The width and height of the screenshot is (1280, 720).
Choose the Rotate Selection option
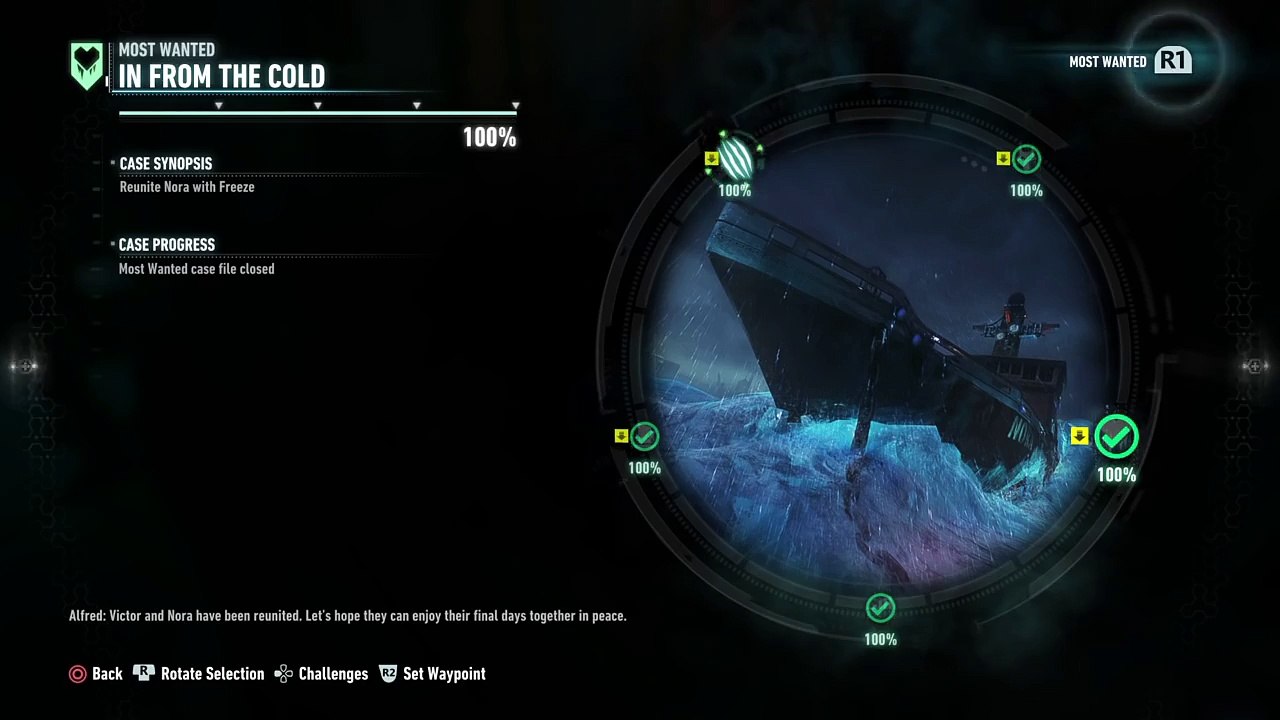199,674
